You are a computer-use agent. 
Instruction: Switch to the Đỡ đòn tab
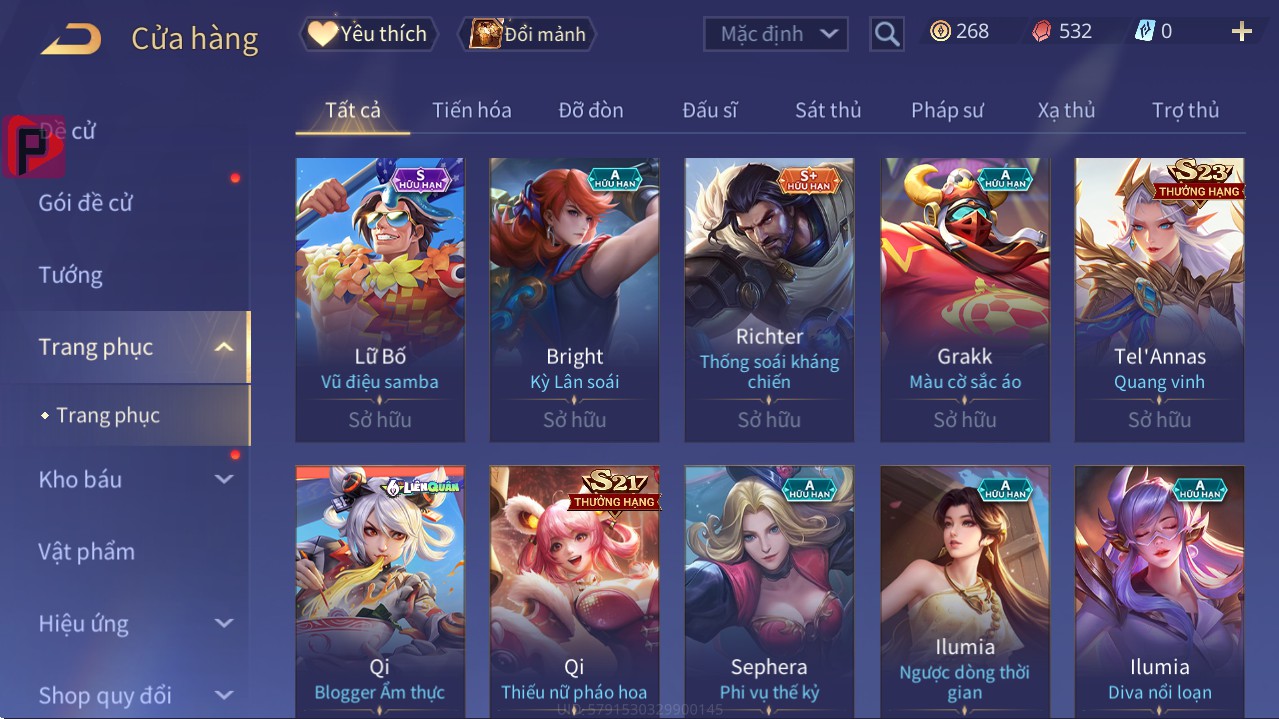pos(590,110)
